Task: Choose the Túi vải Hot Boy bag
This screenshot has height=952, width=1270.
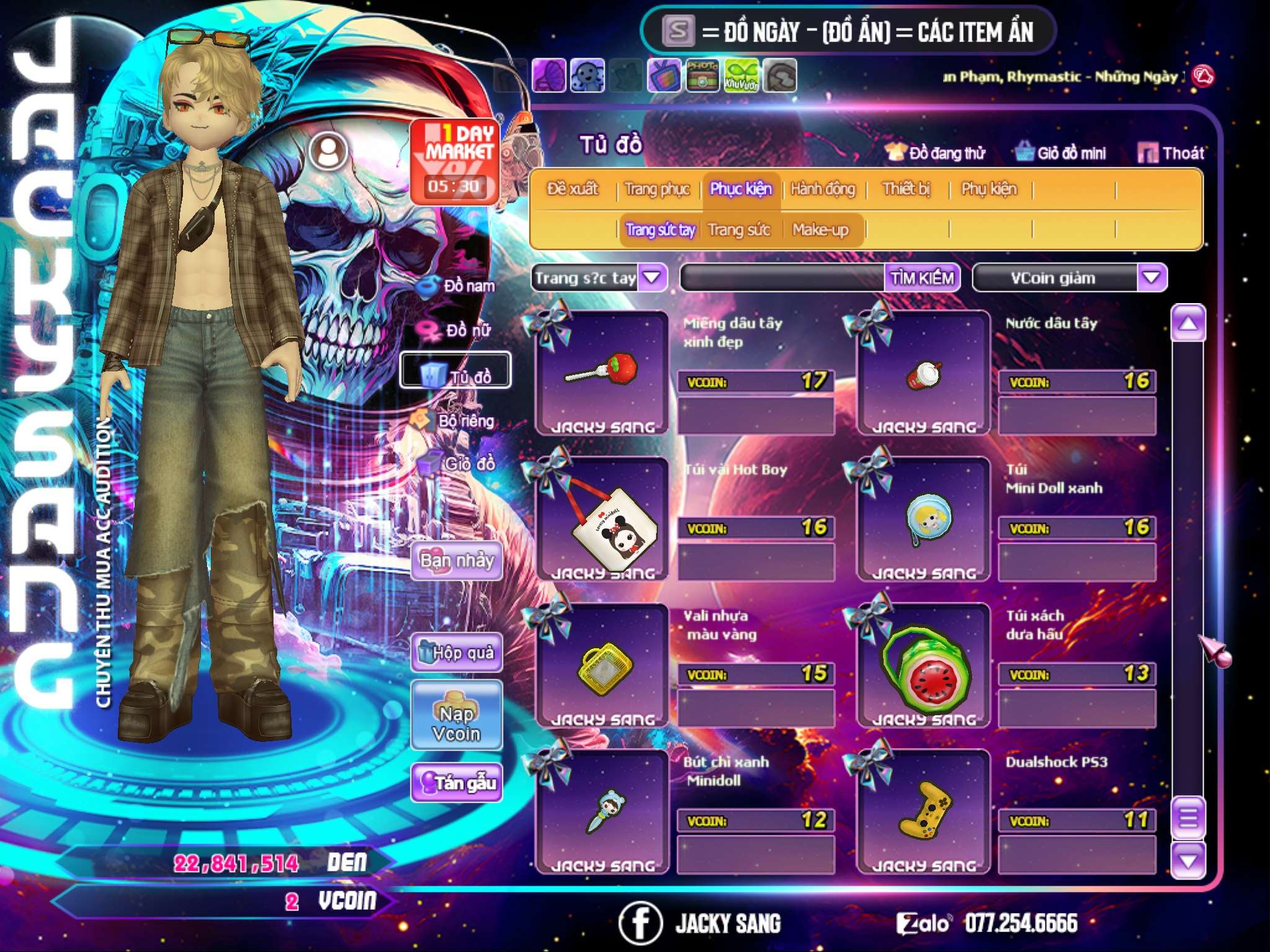Action: point(602,519)
